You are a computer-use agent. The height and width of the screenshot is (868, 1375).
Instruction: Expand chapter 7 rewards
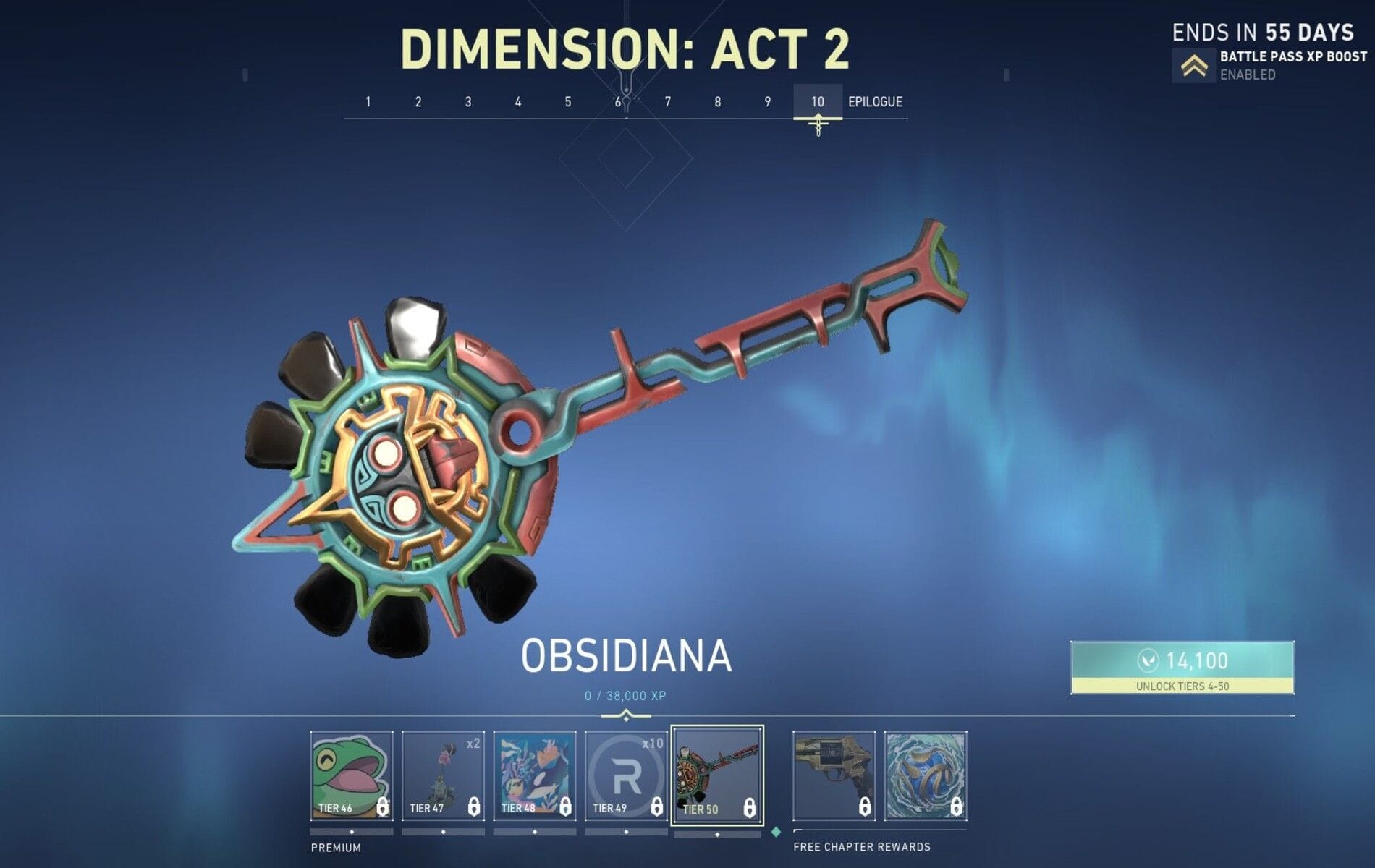(667, 102)
